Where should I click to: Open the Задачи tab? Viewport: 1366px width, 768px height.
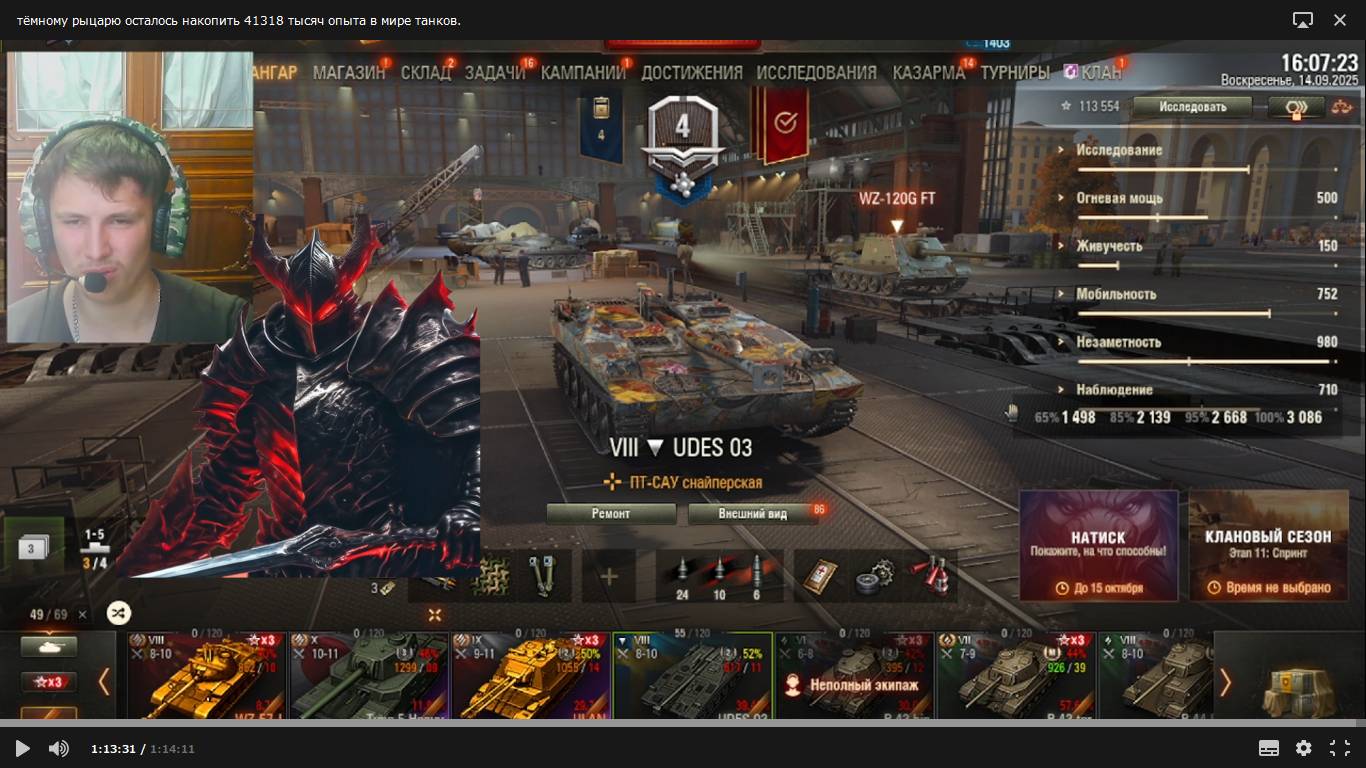(x=494, y=72)
